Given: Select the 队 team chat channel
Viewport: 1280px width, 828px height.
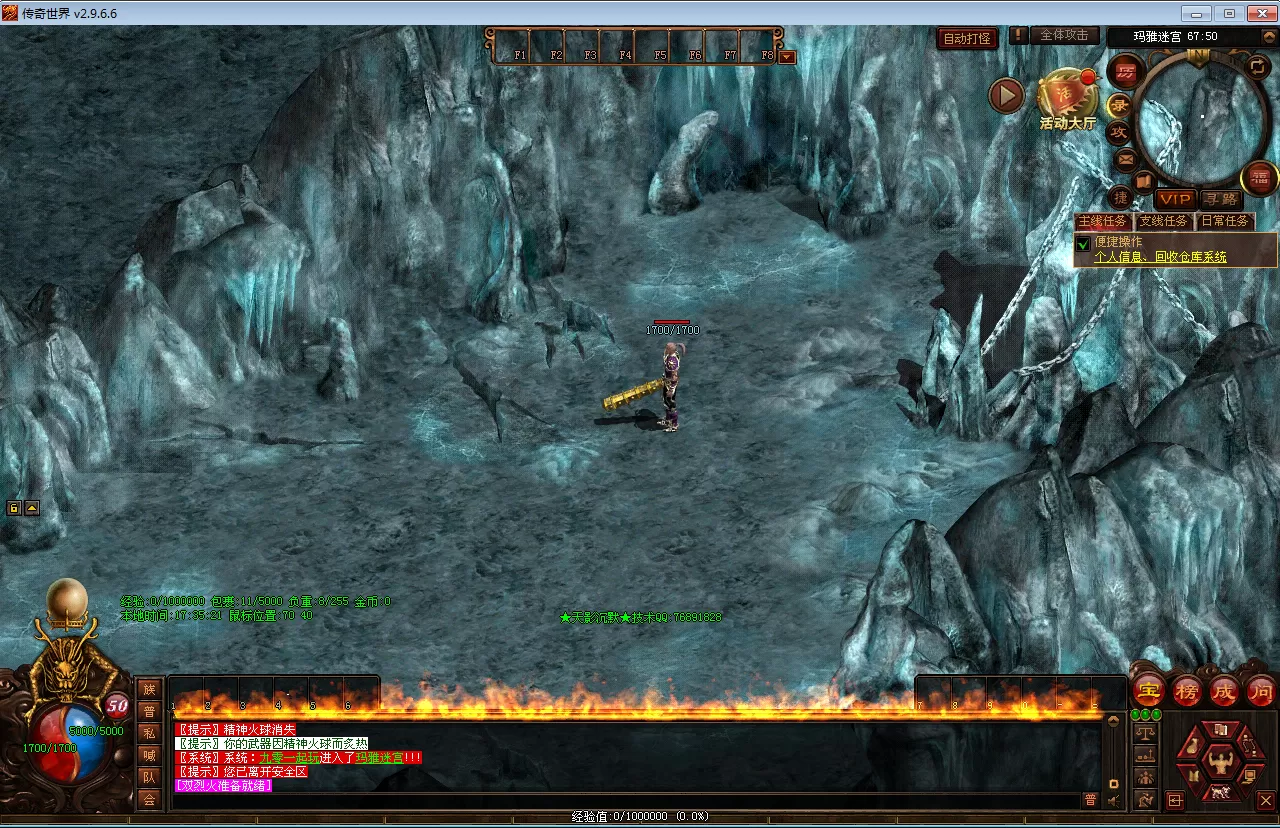Looking at the screenshot, I should (x=149, y=777).
